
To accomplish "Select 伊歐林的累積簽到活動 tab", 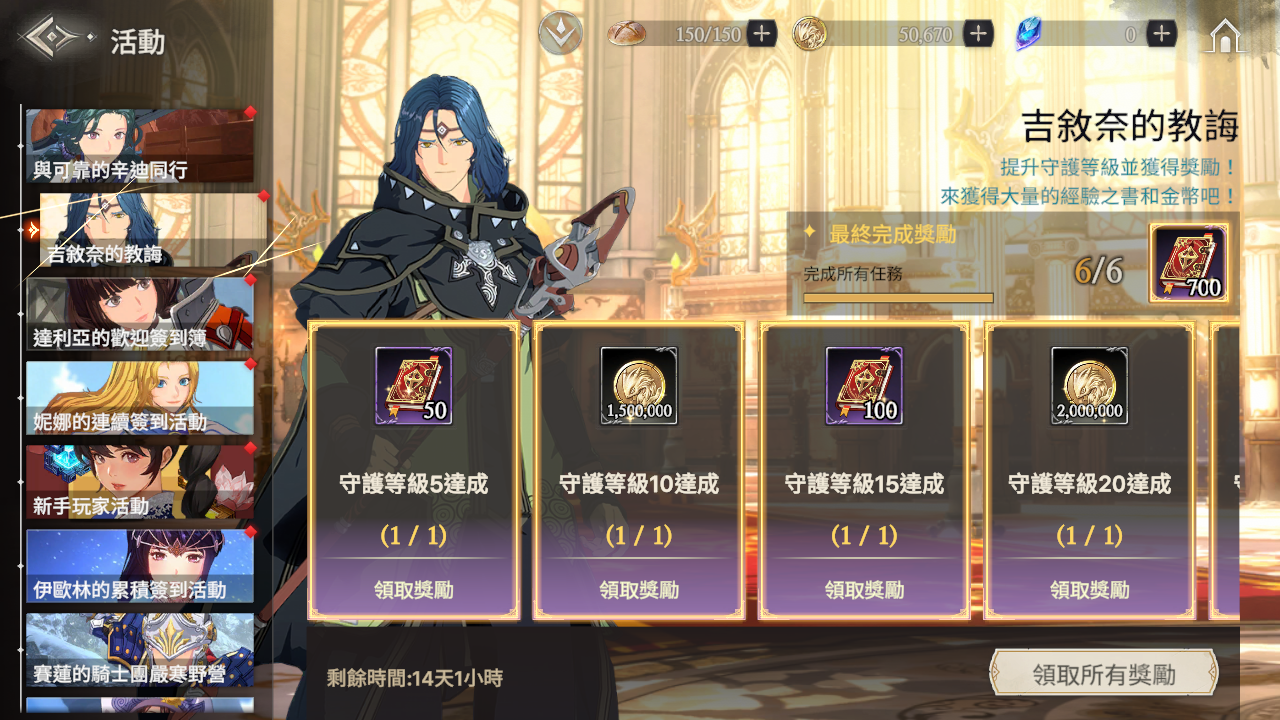I will click(x=139, y=567).
